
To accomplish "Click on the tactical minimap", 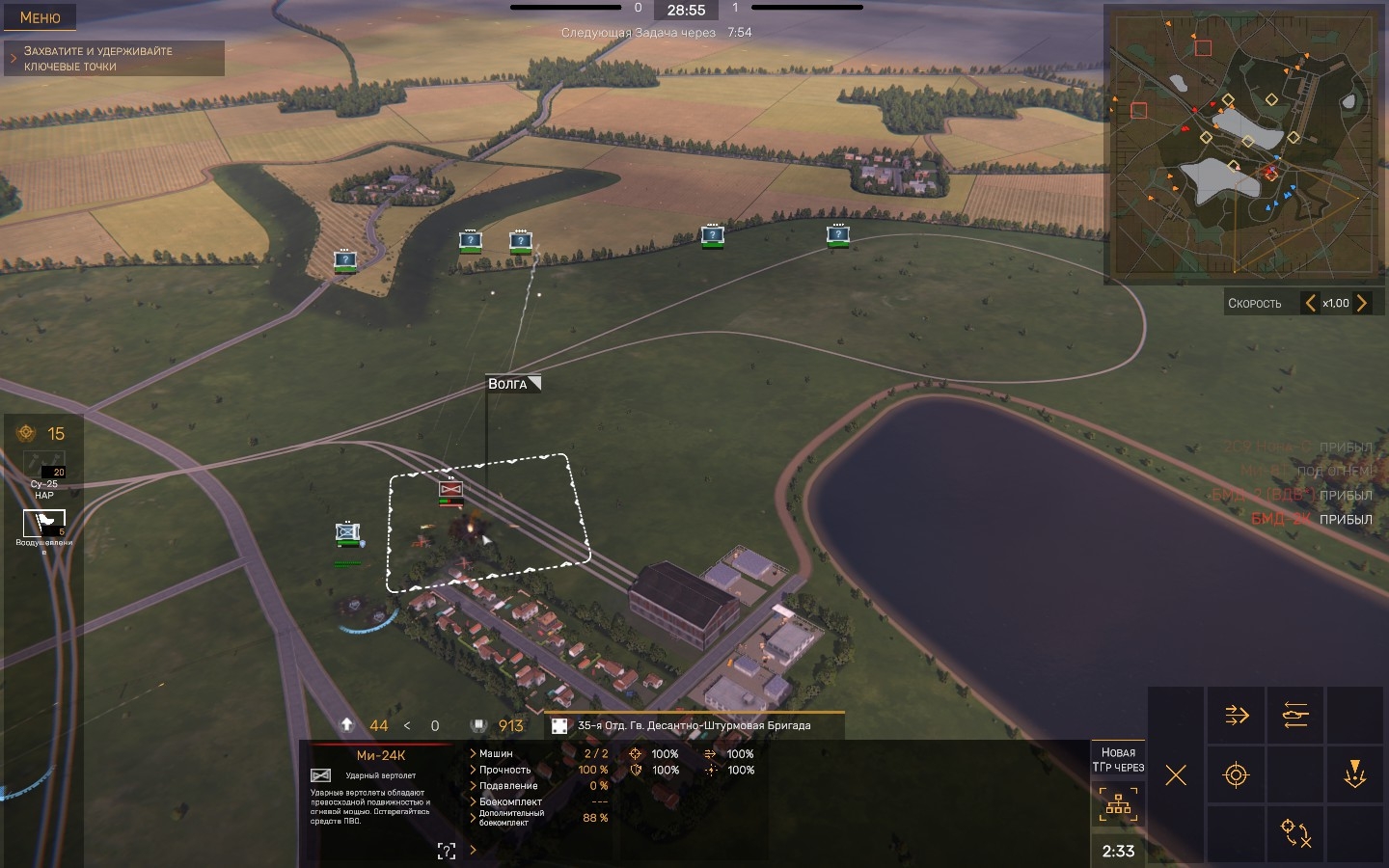I will point(1242,145).
